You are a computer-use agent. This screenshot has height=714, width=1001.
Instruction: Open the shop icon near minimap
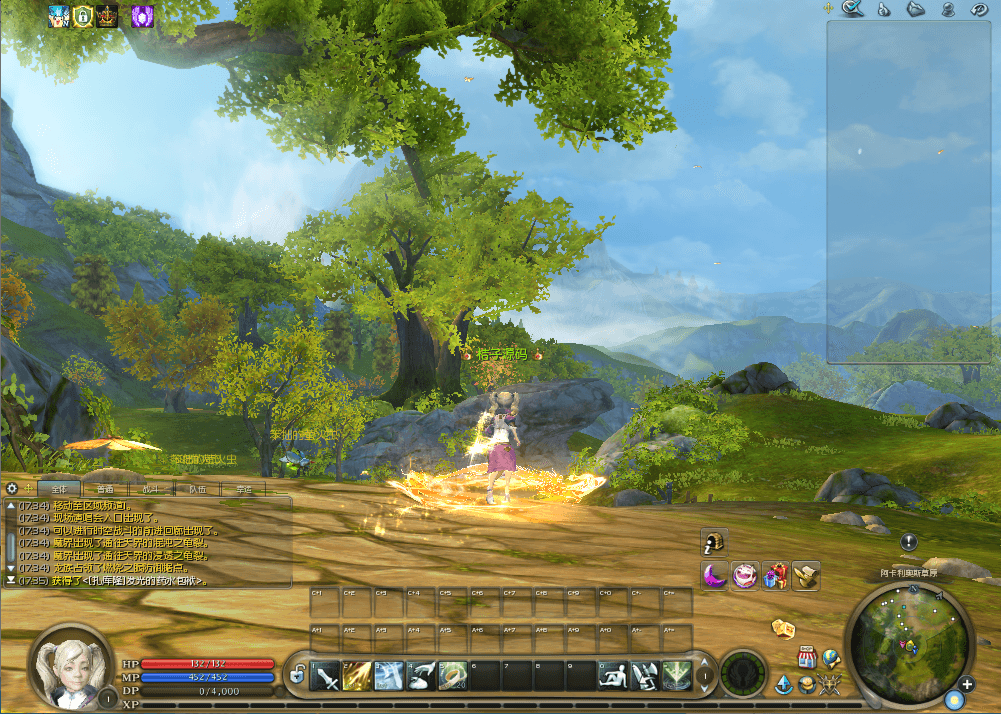click(x=807, y=658)
